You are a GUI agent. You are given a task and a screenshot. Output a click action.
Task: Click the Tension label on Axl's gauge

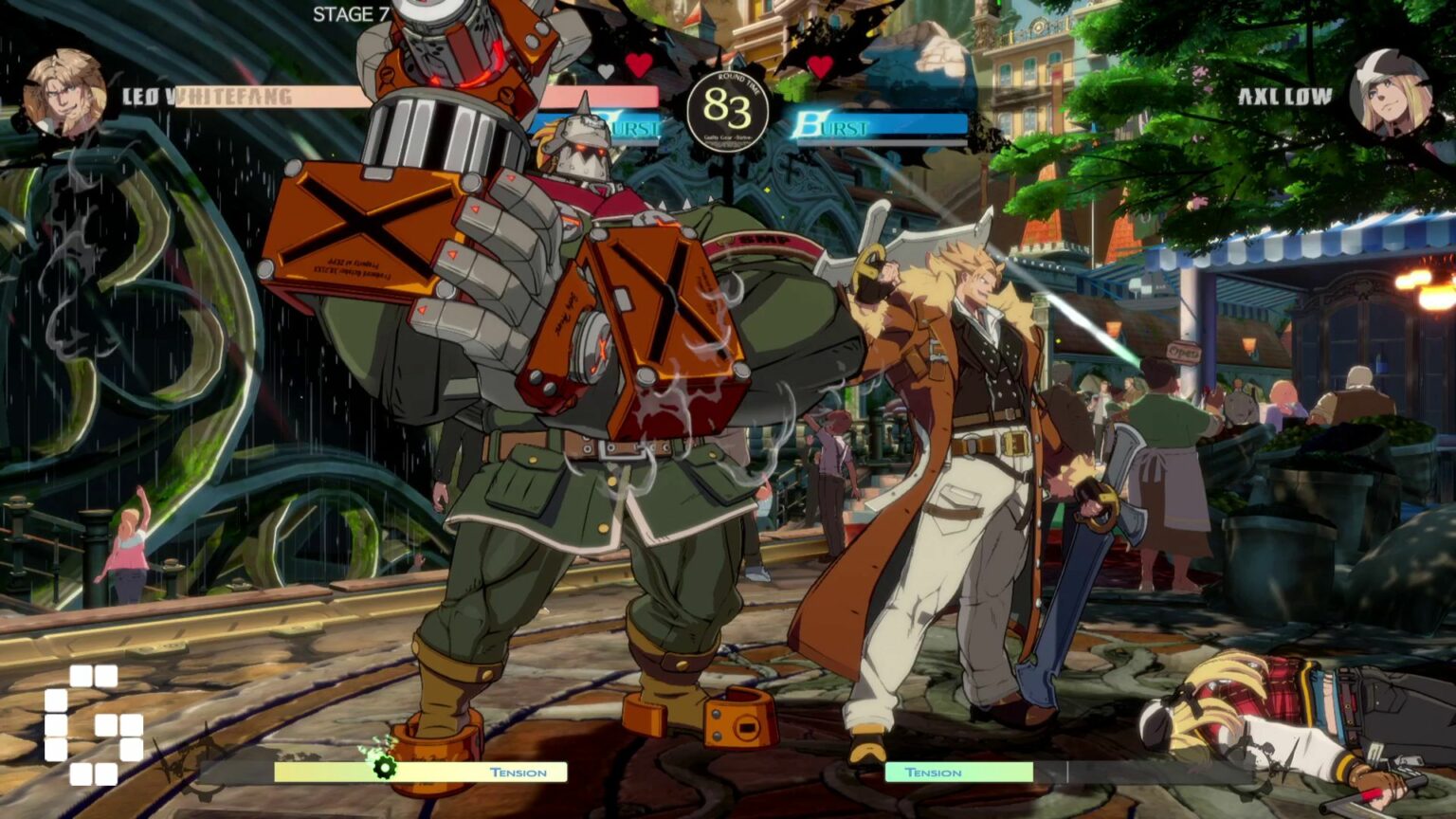[x=935, y=774]
